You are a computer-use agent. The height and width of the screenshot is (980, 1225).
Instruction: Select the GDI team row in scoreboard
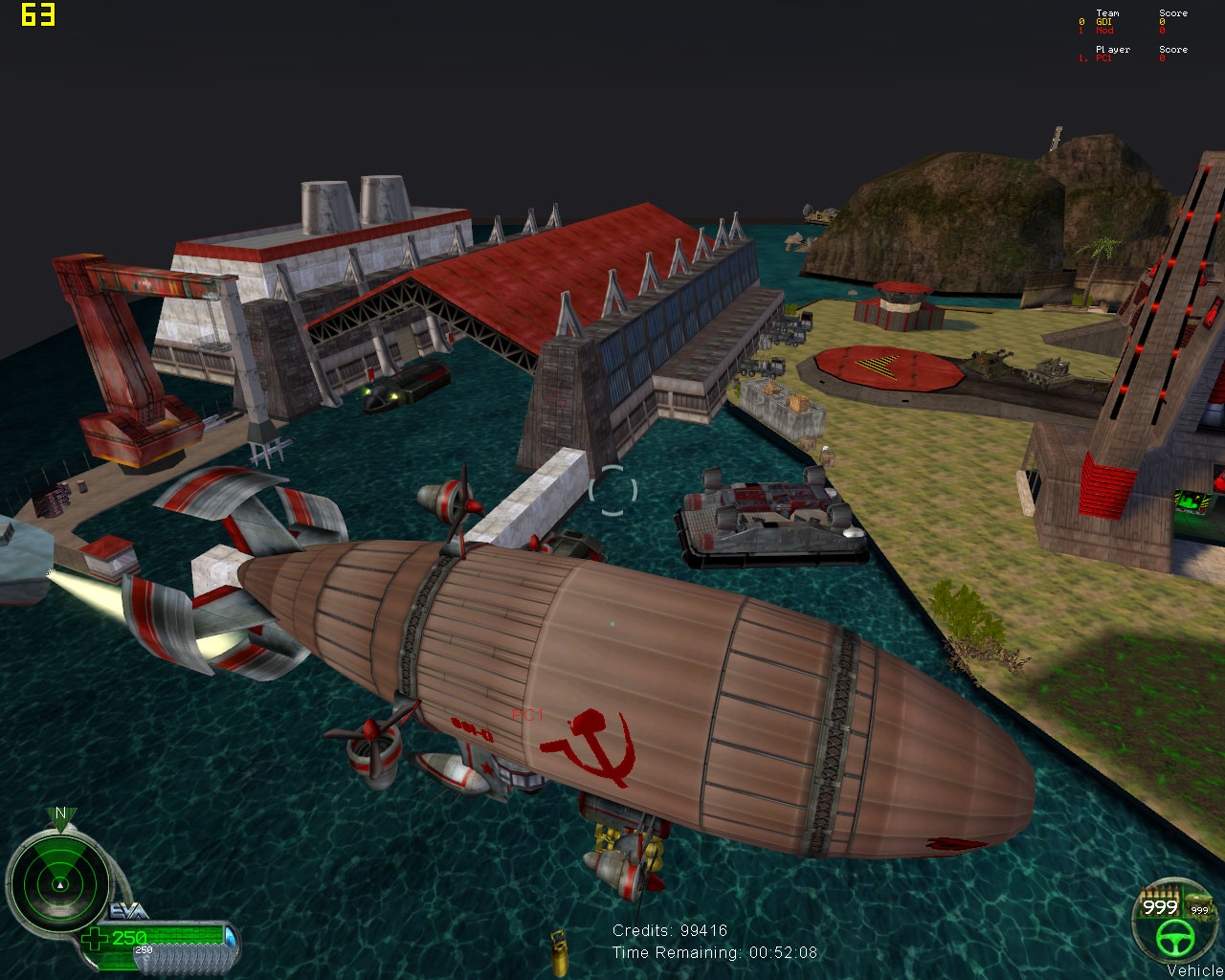pos(1104,22)
